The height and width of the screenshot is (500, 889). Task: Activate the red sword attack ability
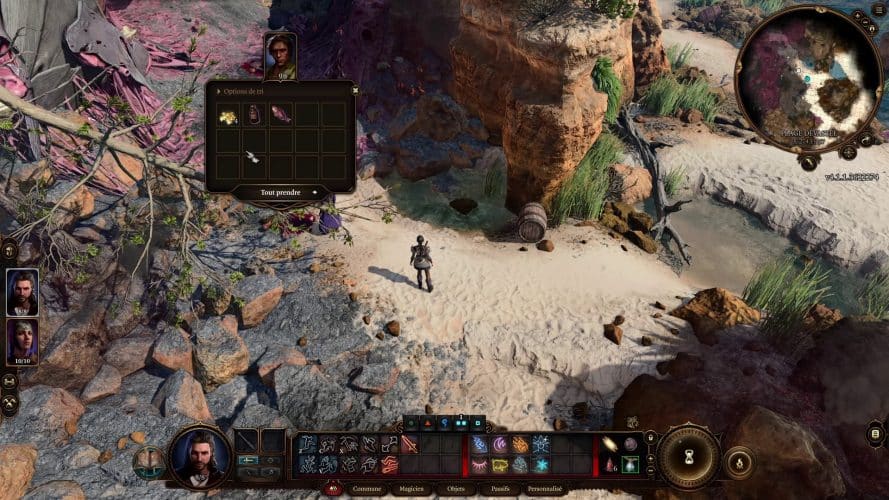coord(409,444)
